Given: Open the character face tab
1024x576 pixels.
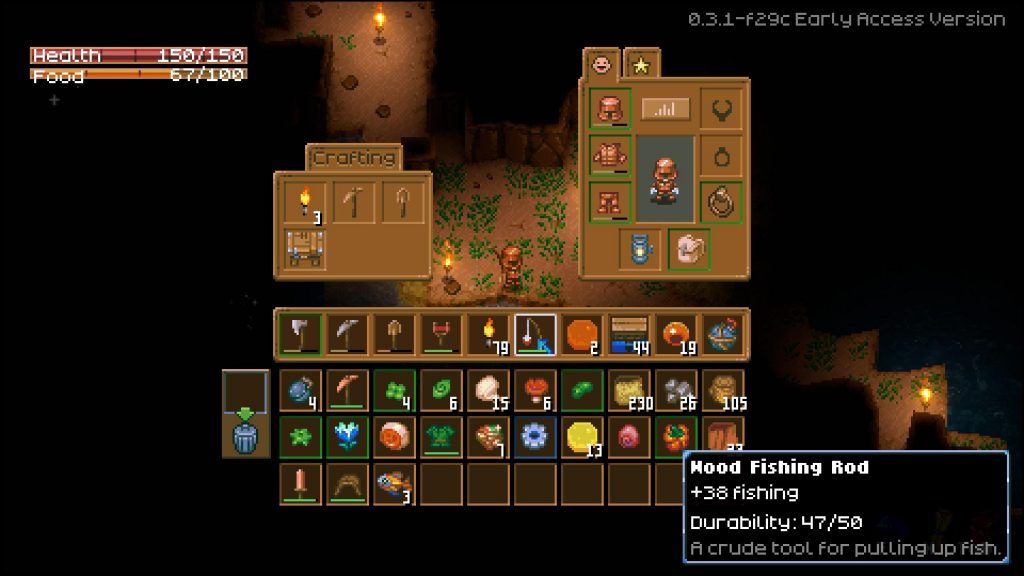Looking at the screenshot, I should click(x=603, y=65).
